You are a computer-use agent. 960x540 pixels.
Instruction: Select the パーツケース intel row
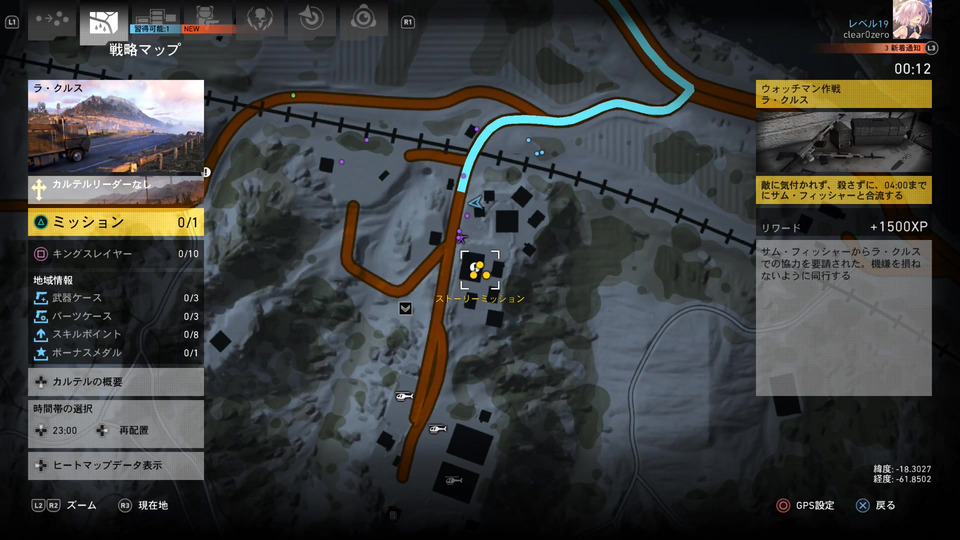(x=115, y=316)
